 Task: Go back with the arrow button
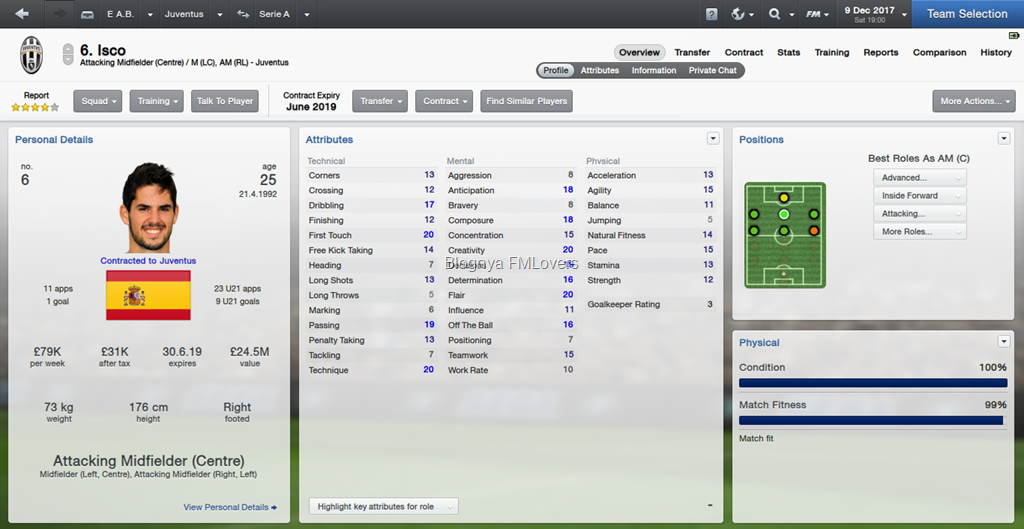click(23, 14)
